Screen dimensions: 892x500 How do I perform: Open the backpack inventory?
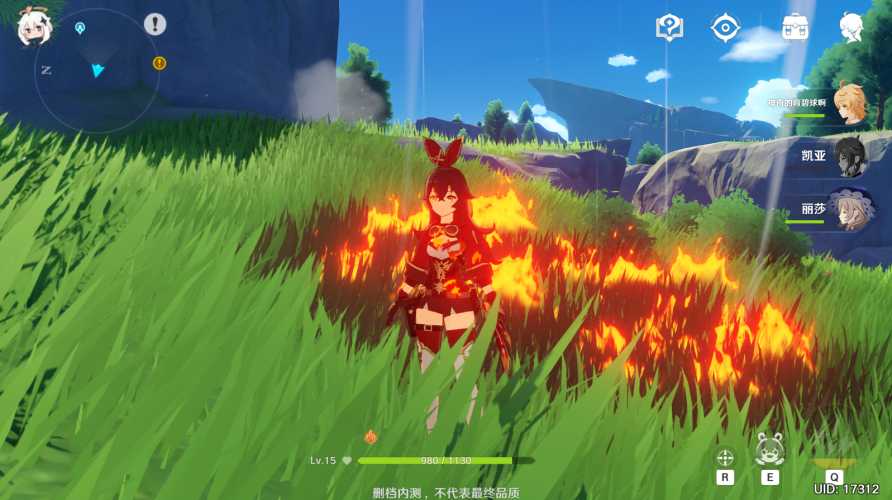[x=795, y=27]
